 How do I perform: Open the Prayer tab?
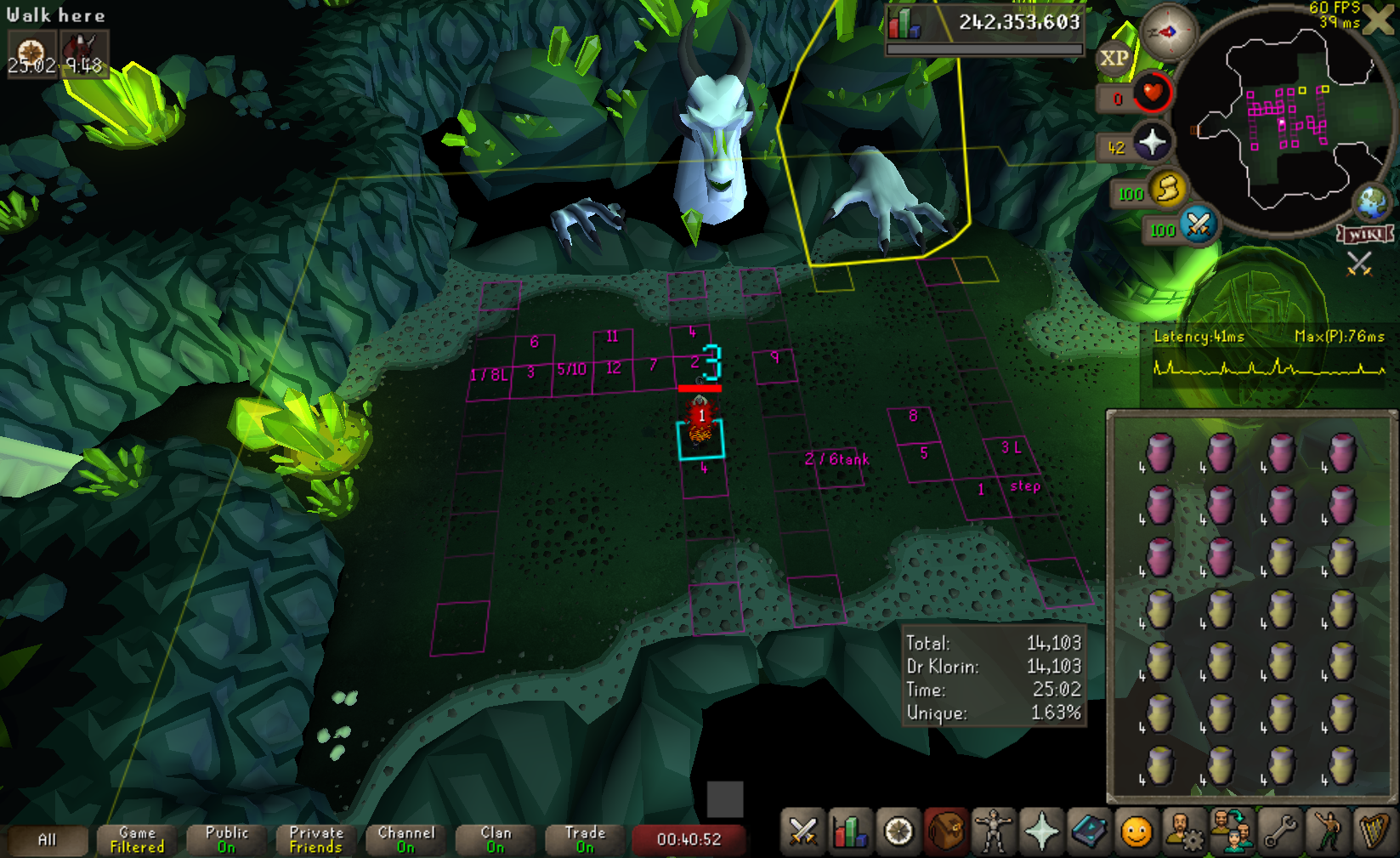point(1041,832)
